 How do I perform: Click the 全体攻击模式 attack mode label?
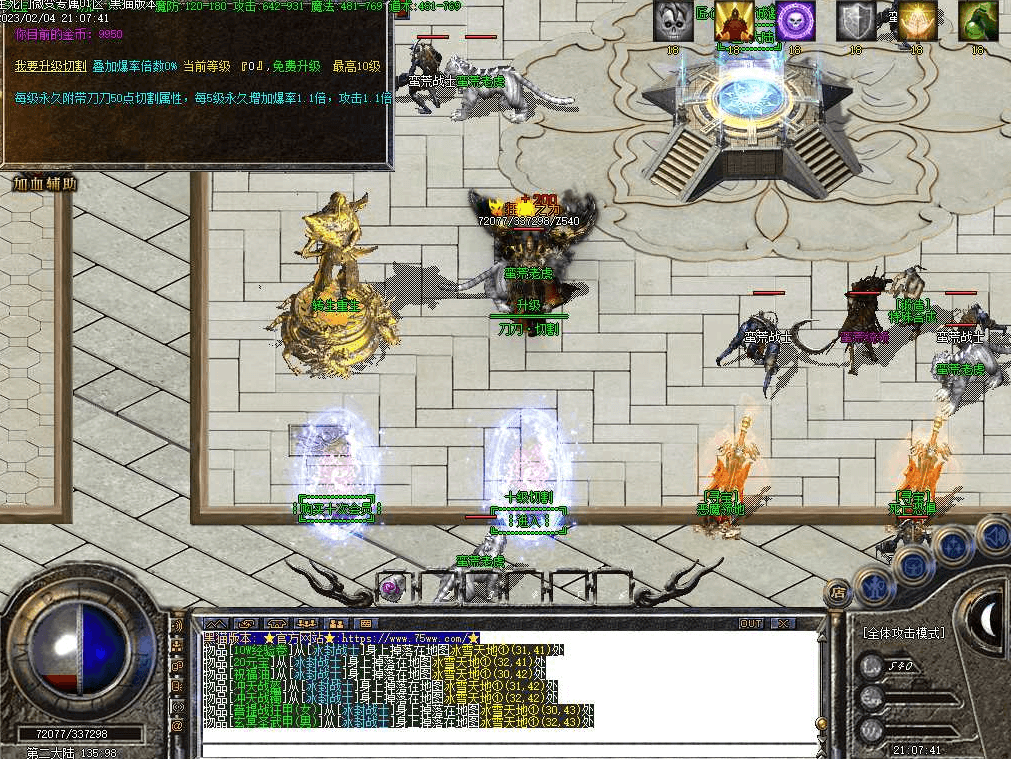pos(903,633)
